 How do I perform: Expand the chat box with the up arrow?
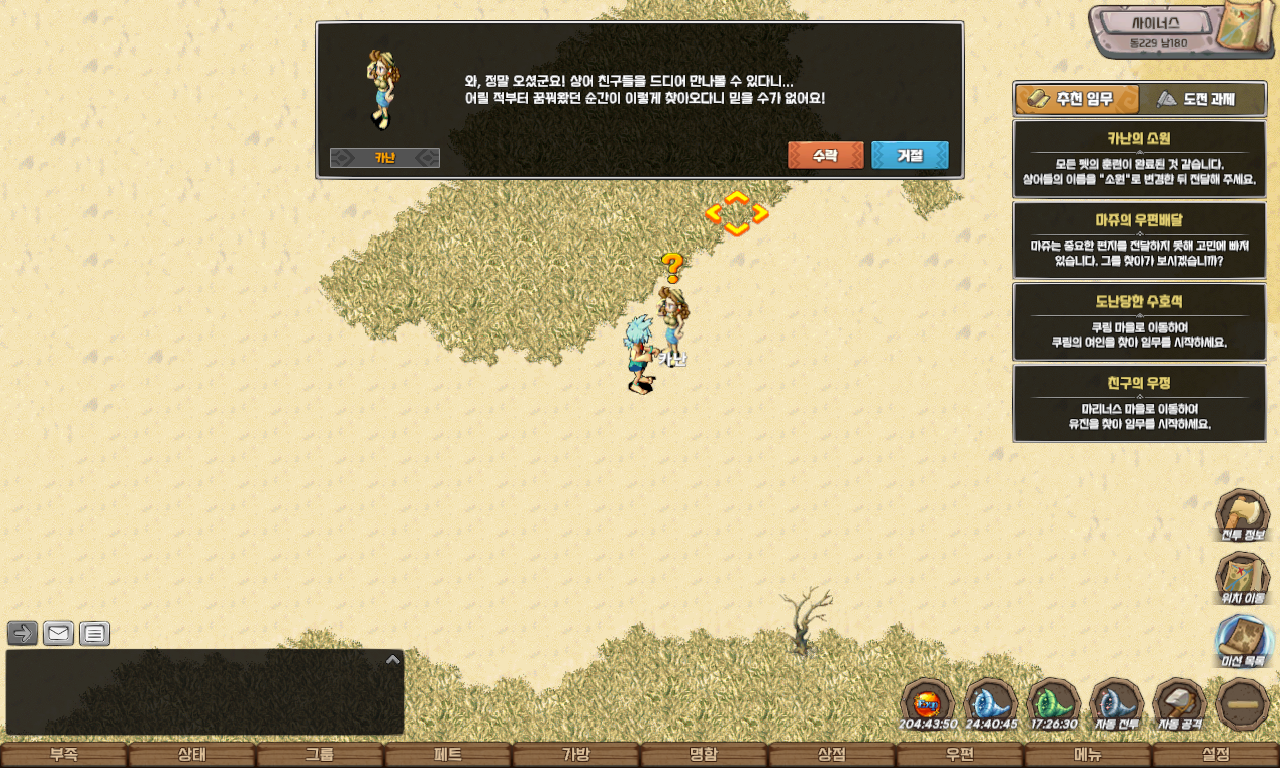point(393,659)
